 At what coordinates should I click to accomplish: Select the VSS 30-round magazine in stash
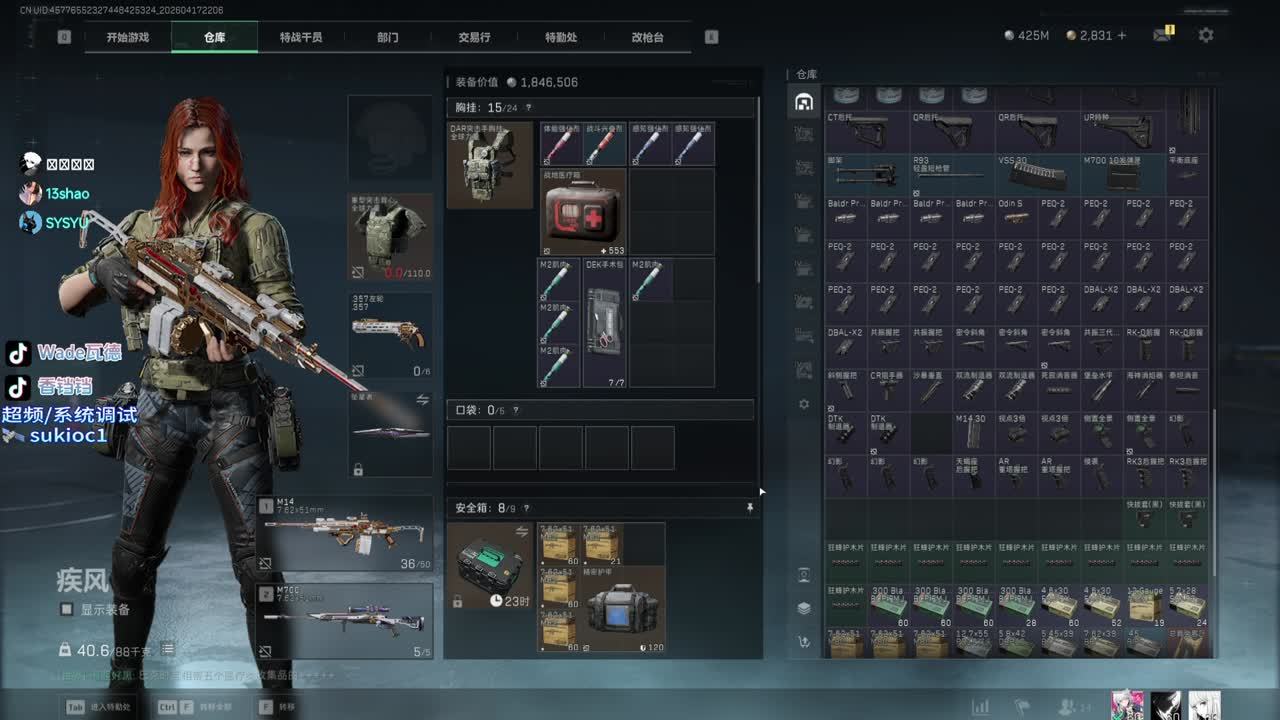coord(1037,175)
